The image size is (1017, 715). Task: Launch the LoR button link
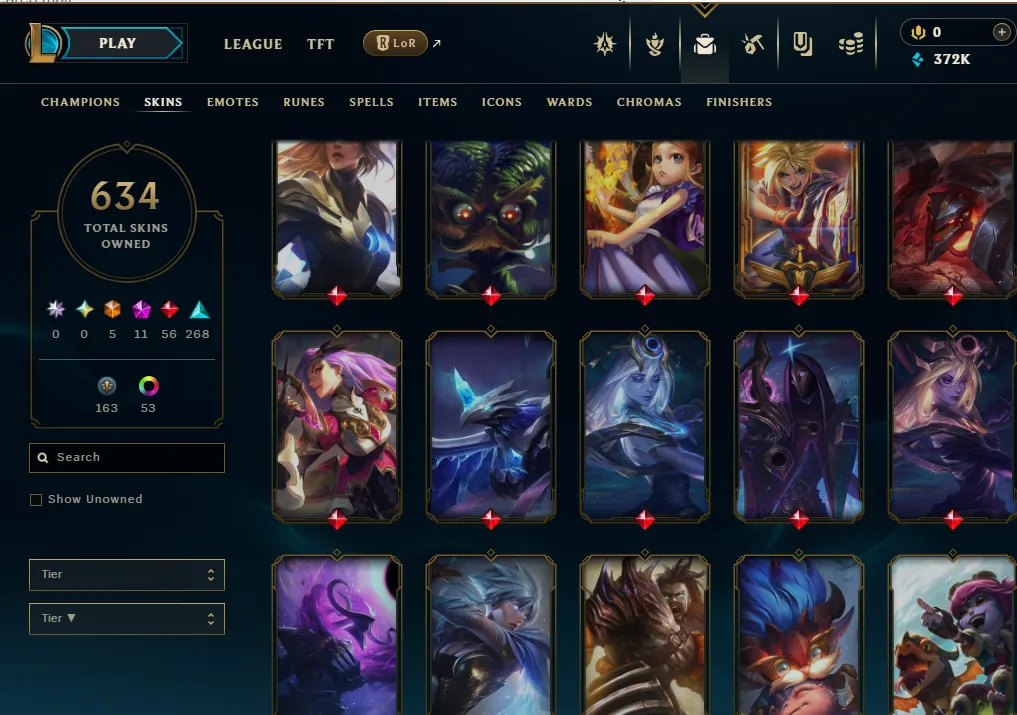click(x=396, y=44)
